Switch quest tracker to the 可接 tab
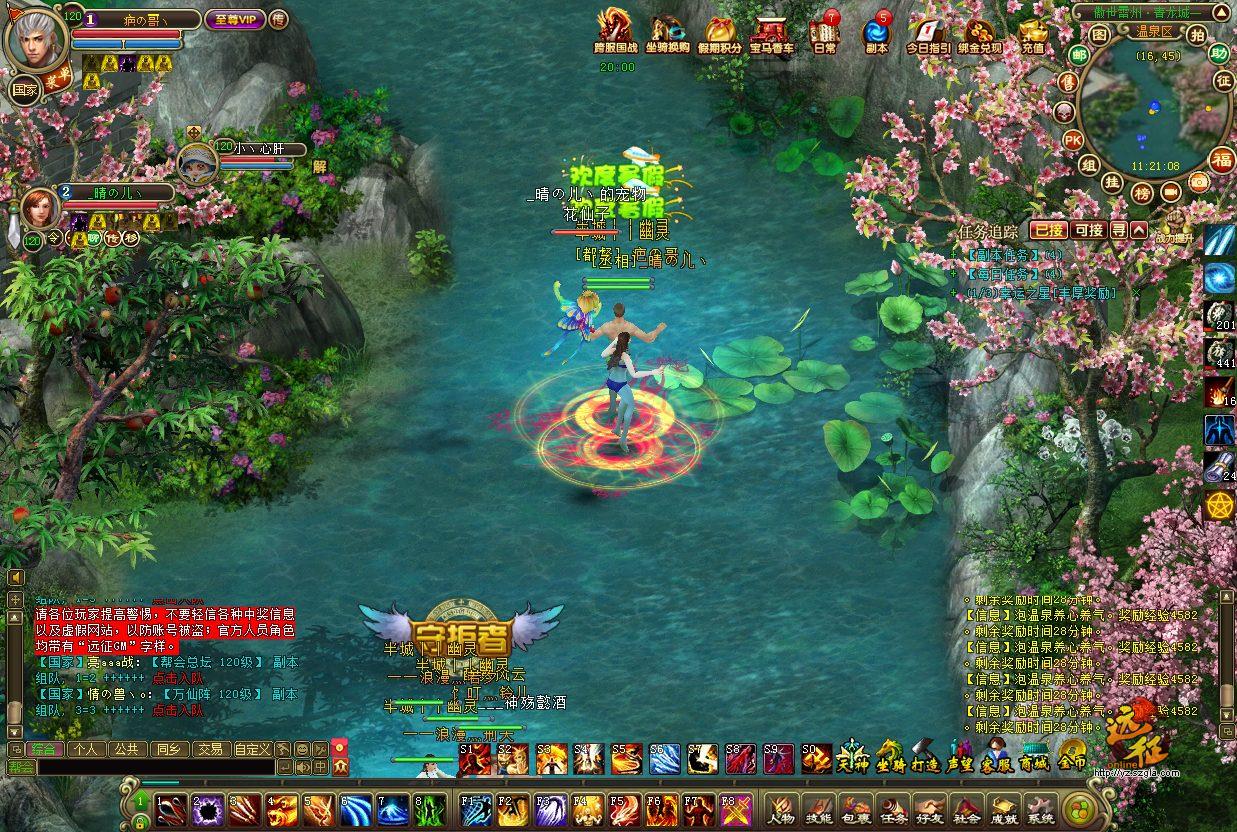Screen dimensions: 1237x832 [x=1088, y=230]
